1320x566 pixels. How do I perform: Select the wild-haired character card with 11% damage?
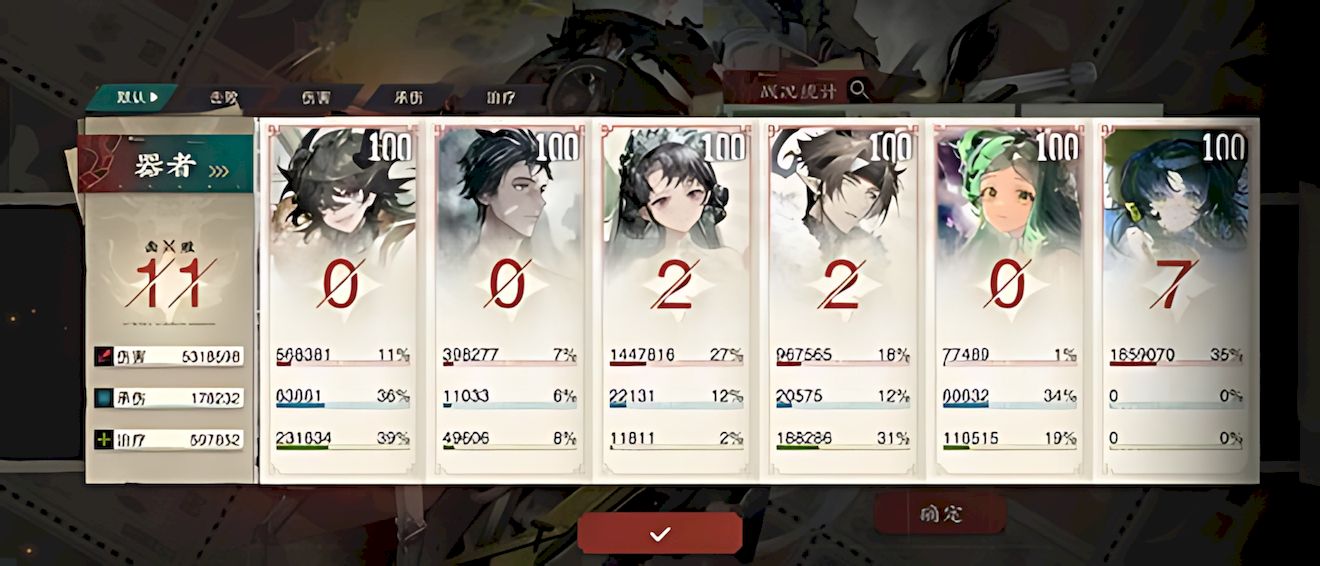click(343, 300)
